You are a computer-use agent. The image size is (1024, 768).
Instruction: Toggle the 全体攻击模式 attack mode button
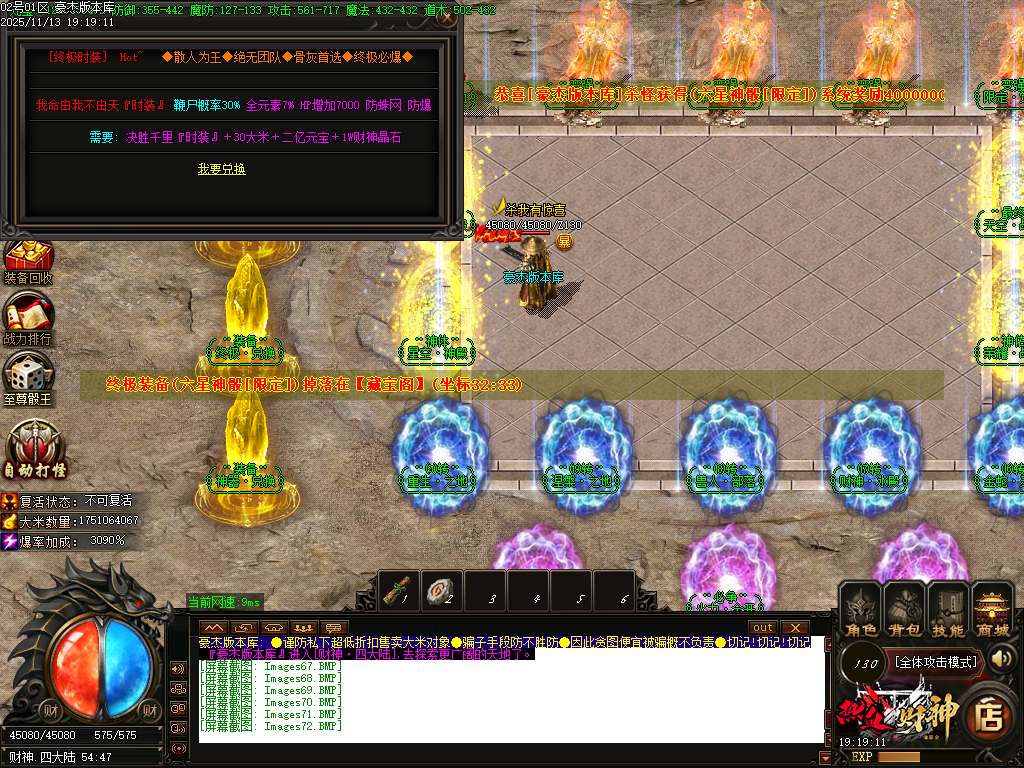coord(935,661)
